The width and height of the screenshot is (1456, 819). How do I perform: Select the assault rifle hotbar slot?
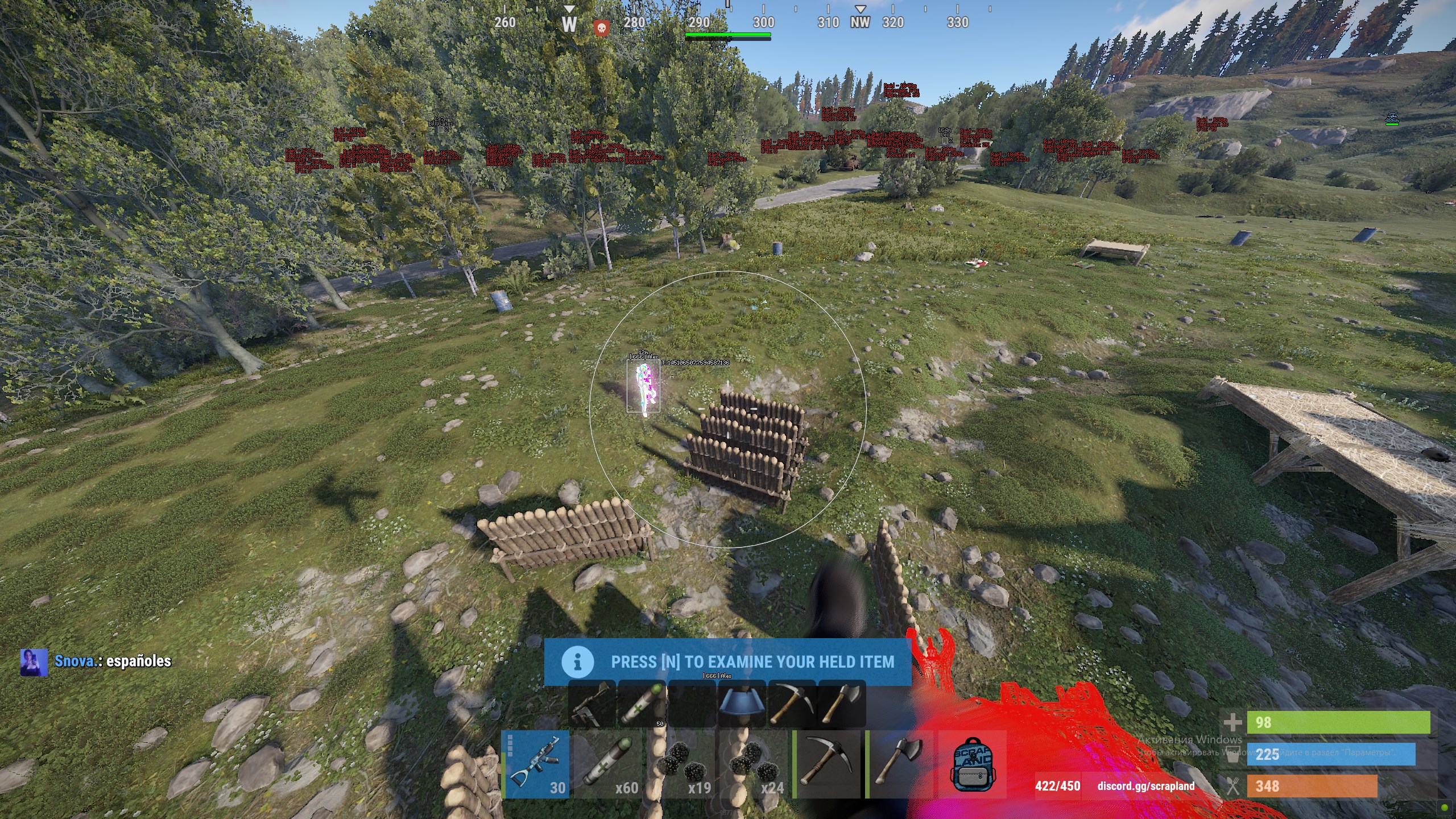click(x=536, y=764)
